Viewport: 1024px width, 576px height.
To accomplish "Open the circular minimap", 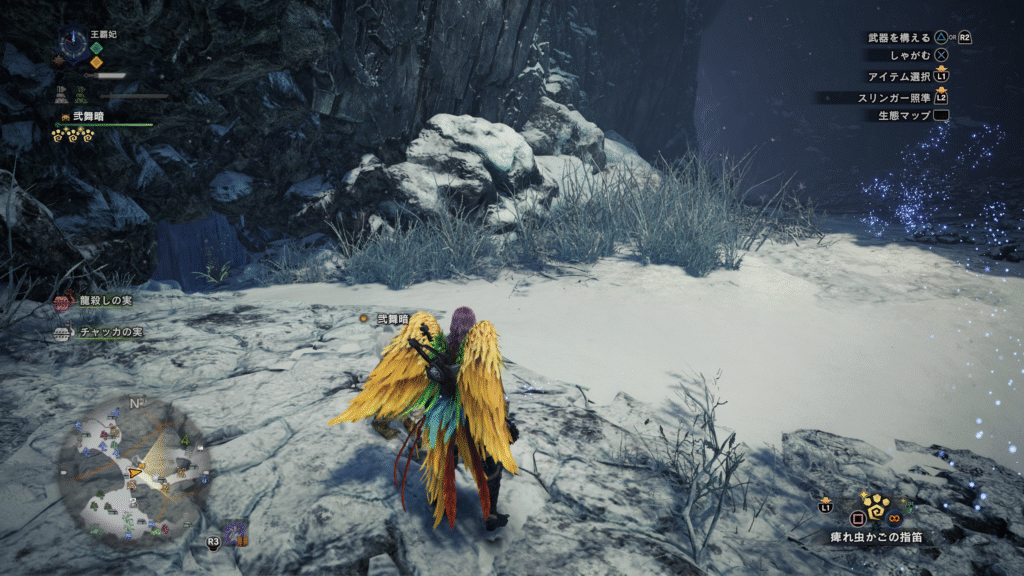I will (133, 471).
